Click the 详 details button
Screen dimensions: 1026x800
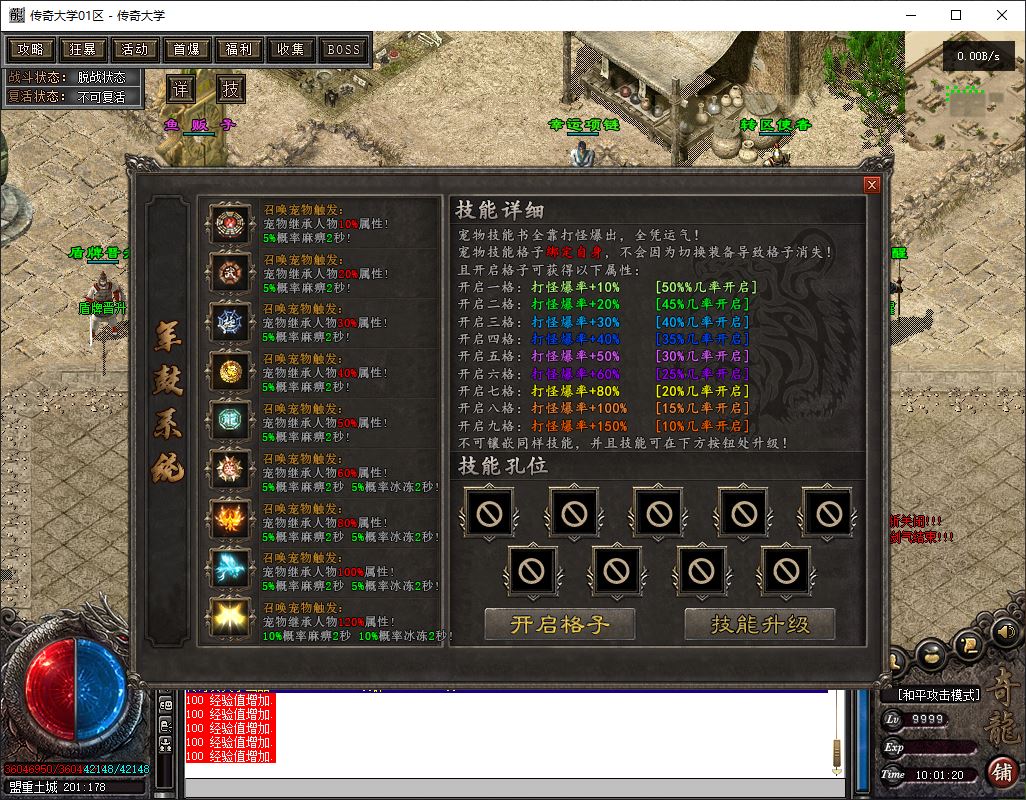point(180,89)
